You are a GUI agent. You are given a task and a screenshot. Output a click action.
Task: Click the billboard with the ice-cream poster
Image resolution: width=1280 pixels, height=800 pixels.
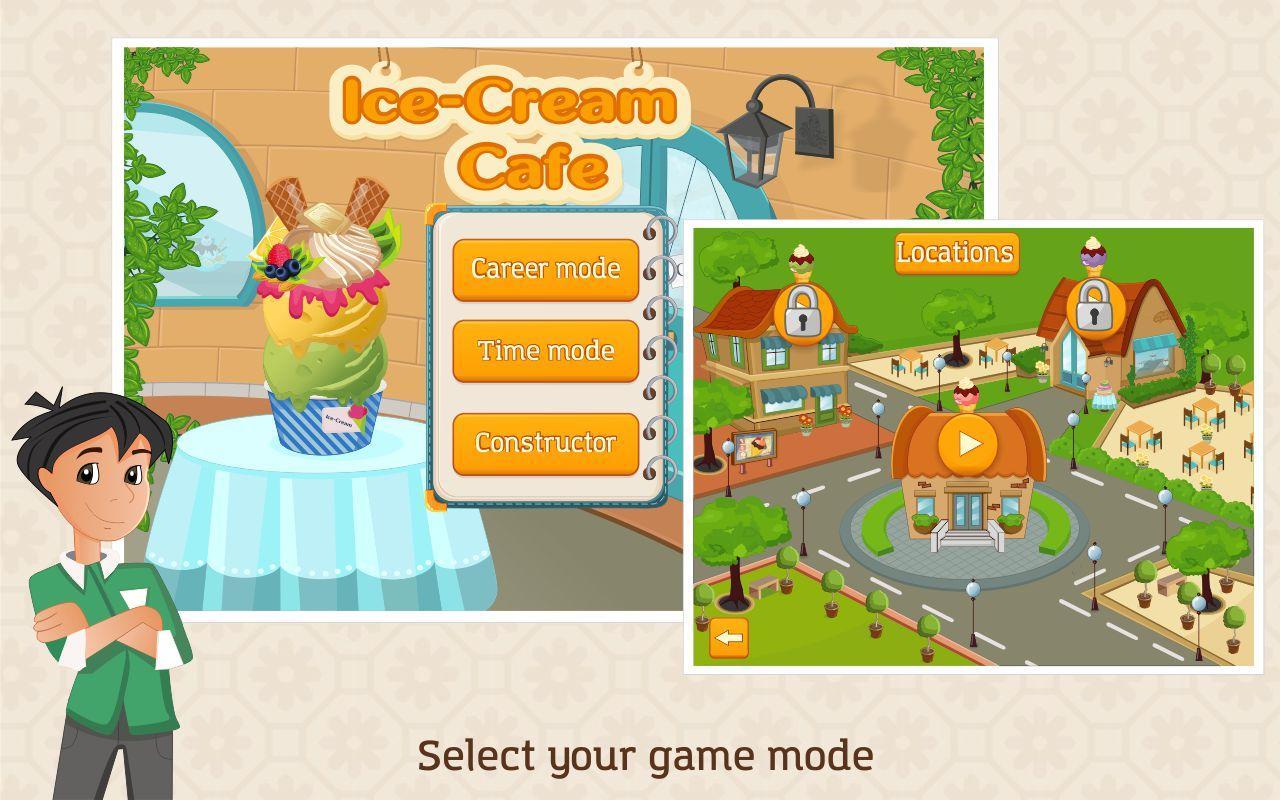pos(757,447)
